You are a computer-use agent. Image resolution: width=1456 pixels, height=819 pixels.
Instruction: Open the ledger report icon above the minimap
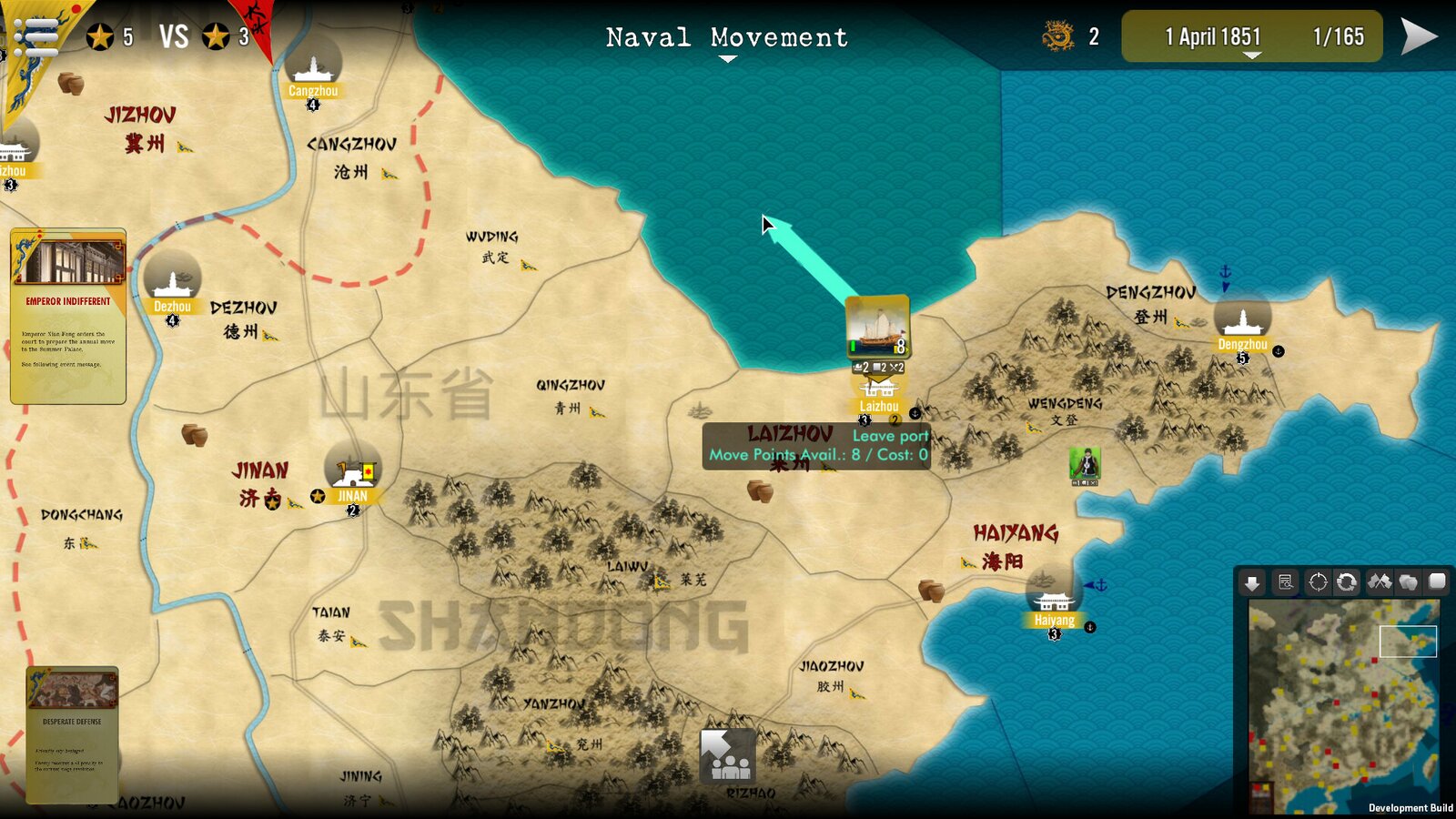(x=1285, y=582)
